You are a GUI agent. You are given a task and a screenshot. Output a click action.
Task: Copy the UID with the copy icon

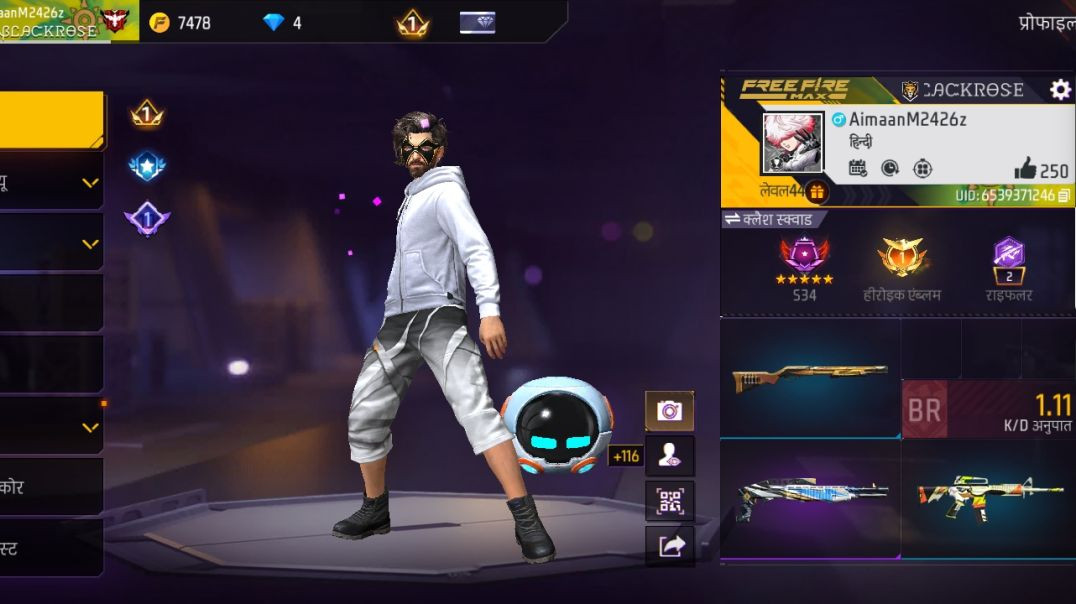1063,195
